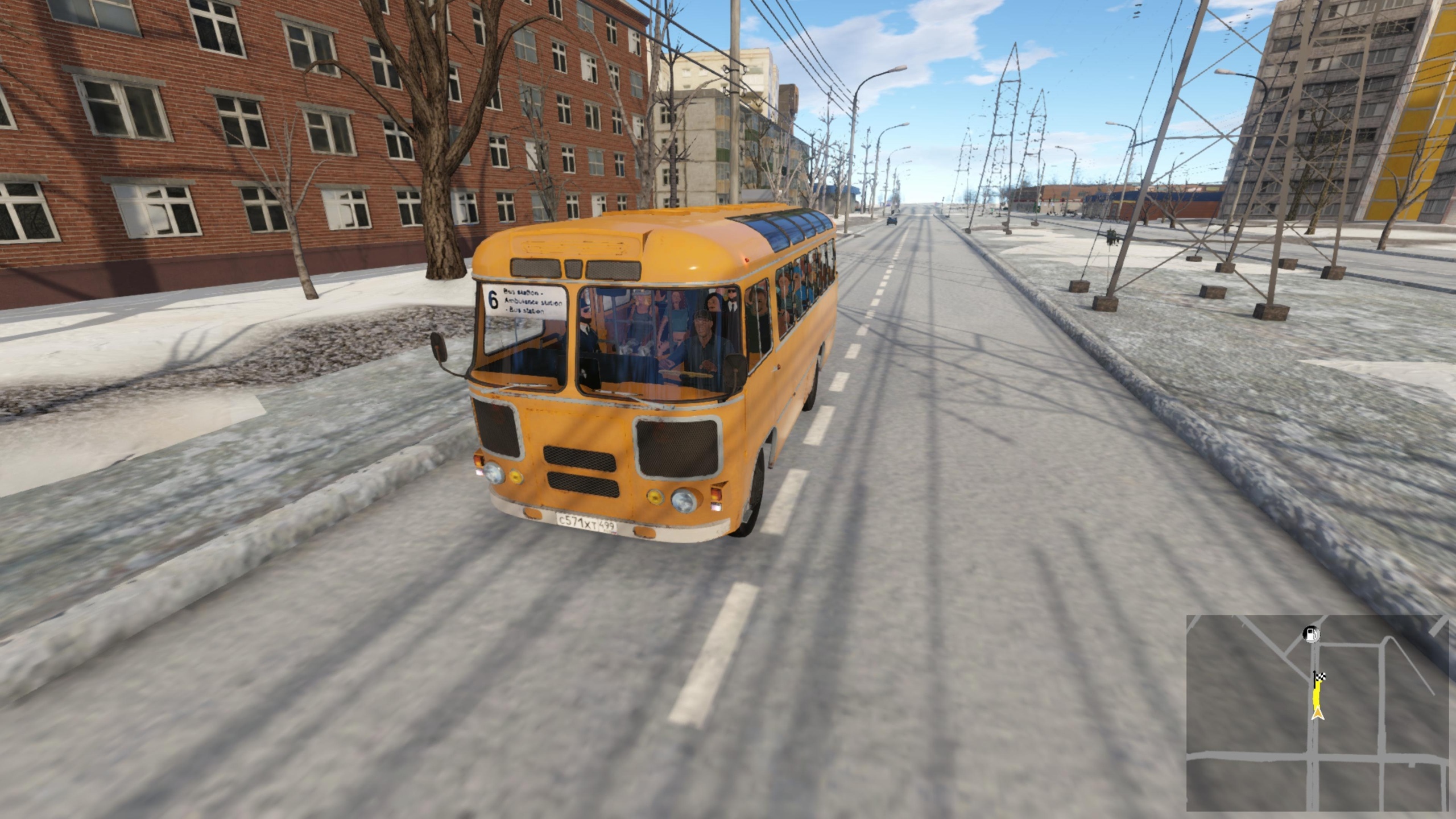
Task: Select the gas station marker on minimap
Action: tap(1311, 634)
